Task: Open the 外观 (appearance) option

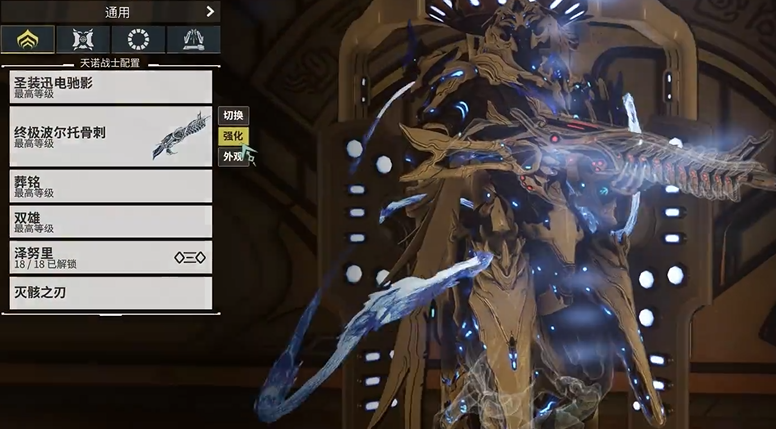Action: 233,157
